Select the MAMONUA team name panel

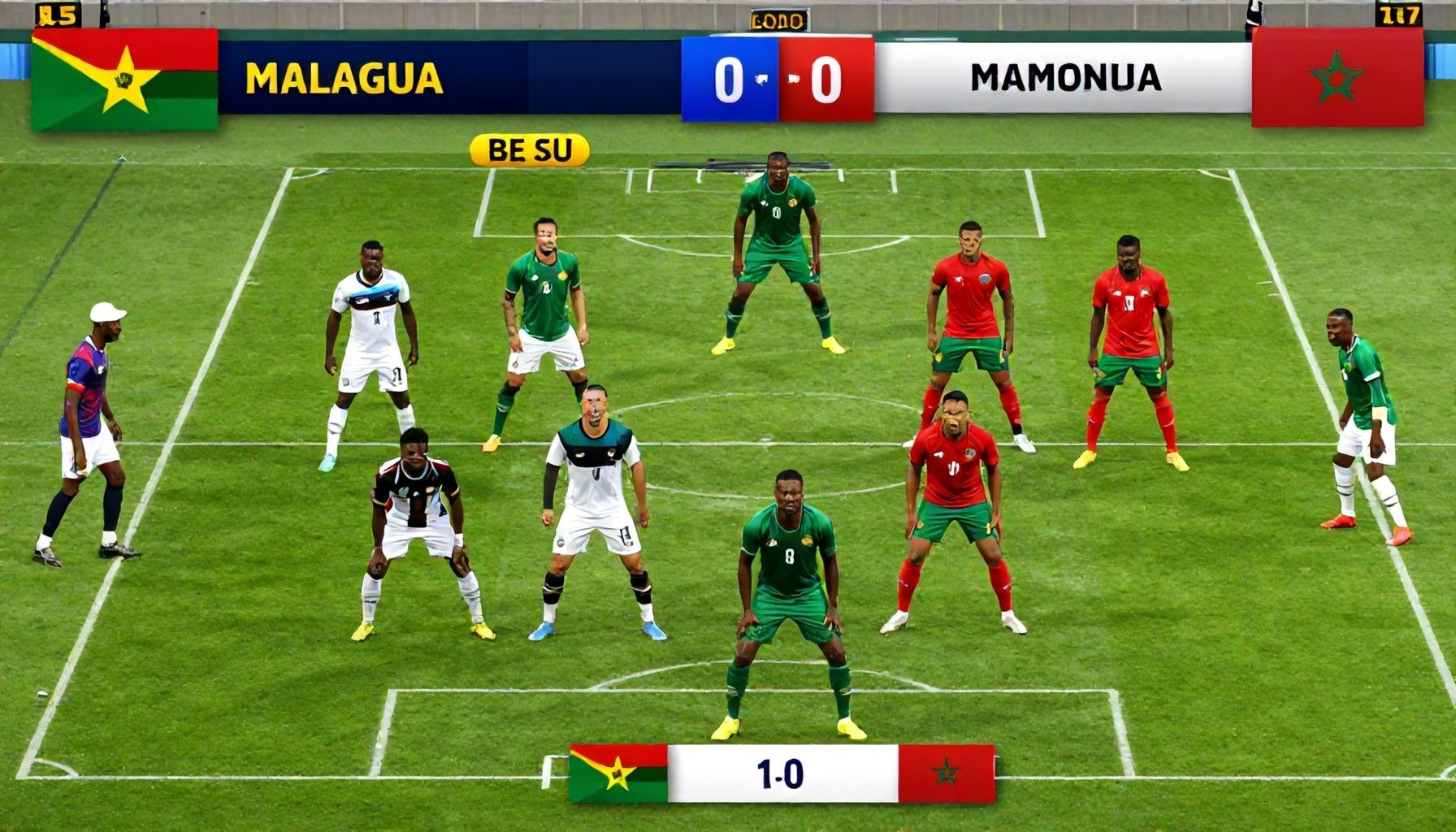1064,78
